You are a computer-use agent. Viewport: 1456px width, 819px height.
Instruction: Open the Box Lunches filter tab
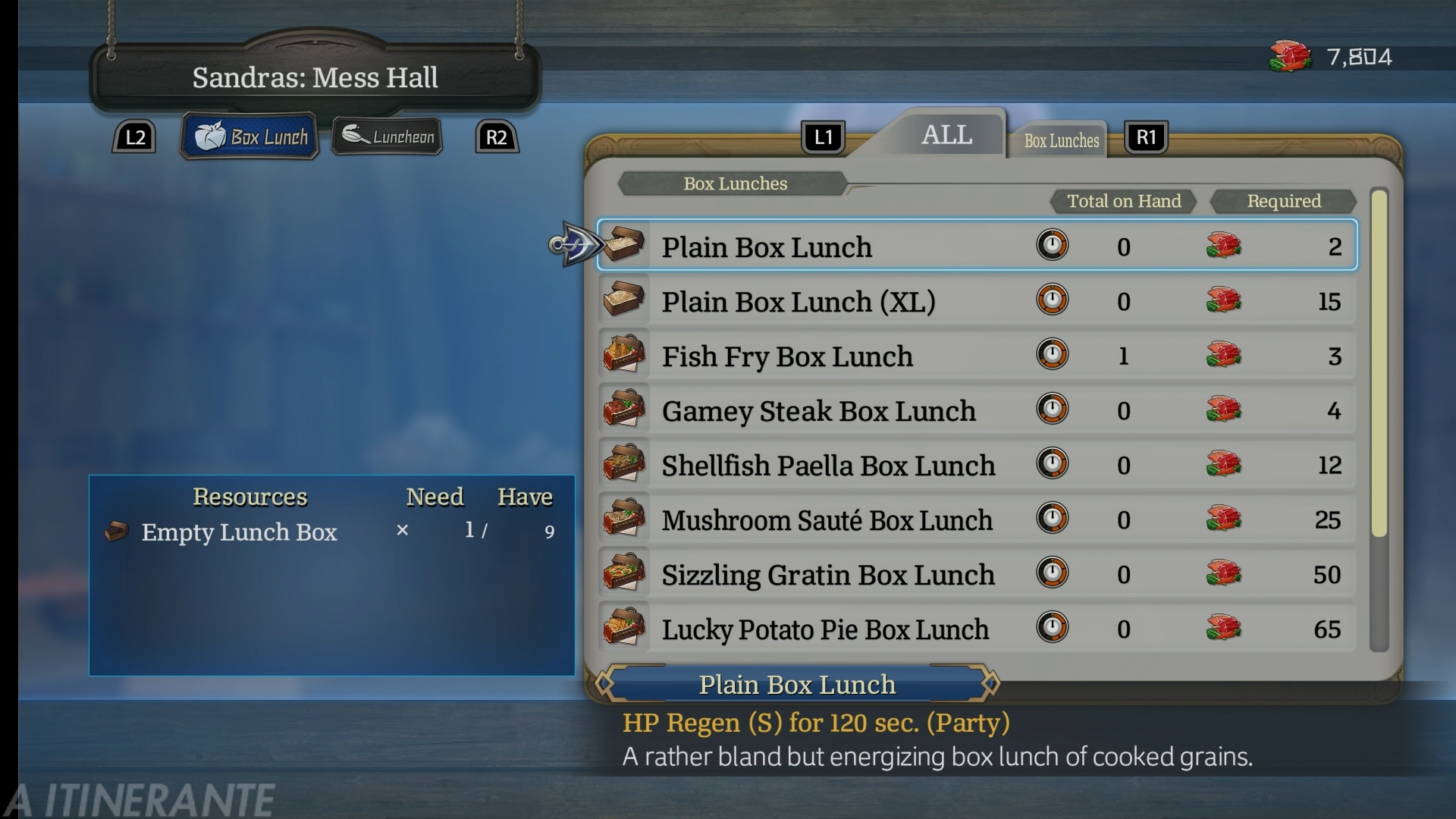tap(1061, 140)
